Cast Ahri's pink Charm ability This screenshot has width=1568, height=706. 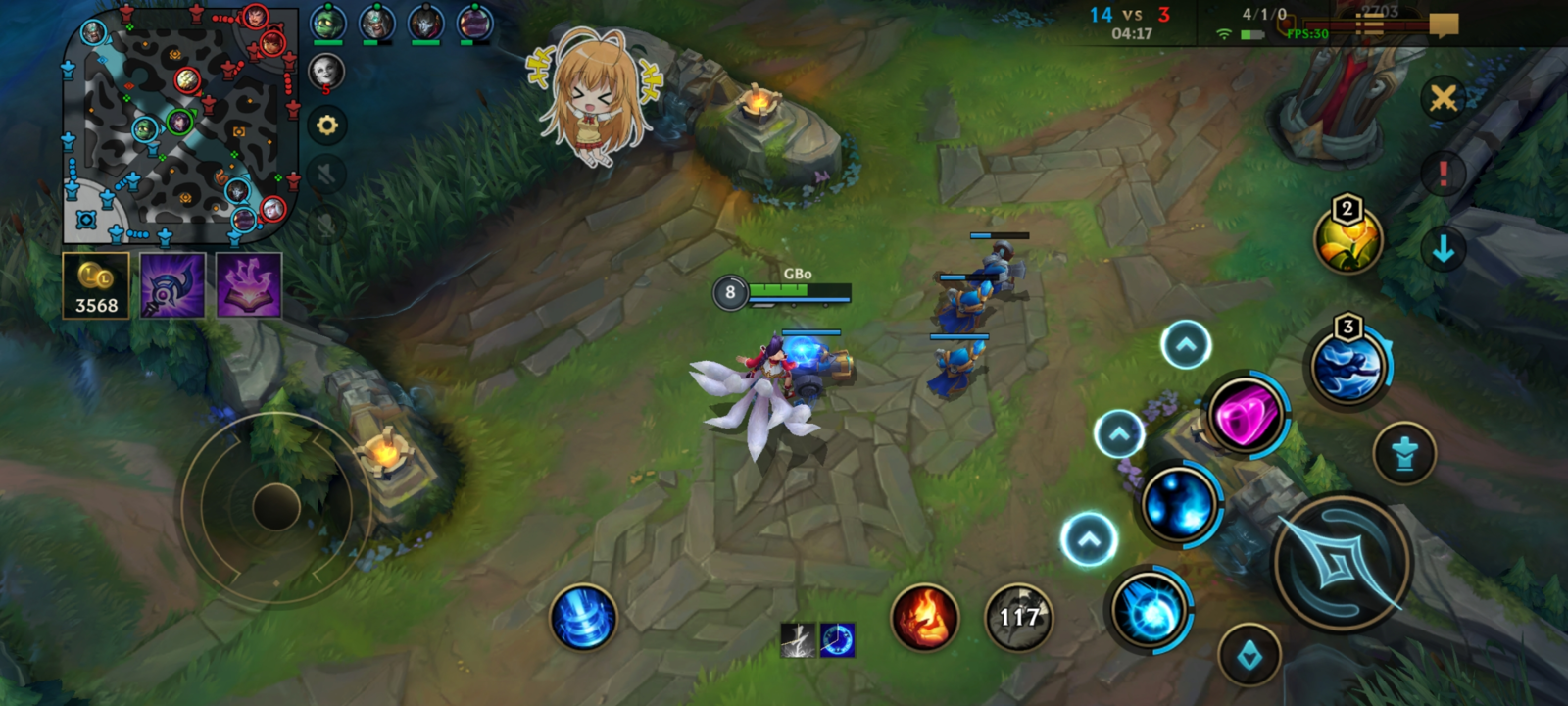[1245, 415]
